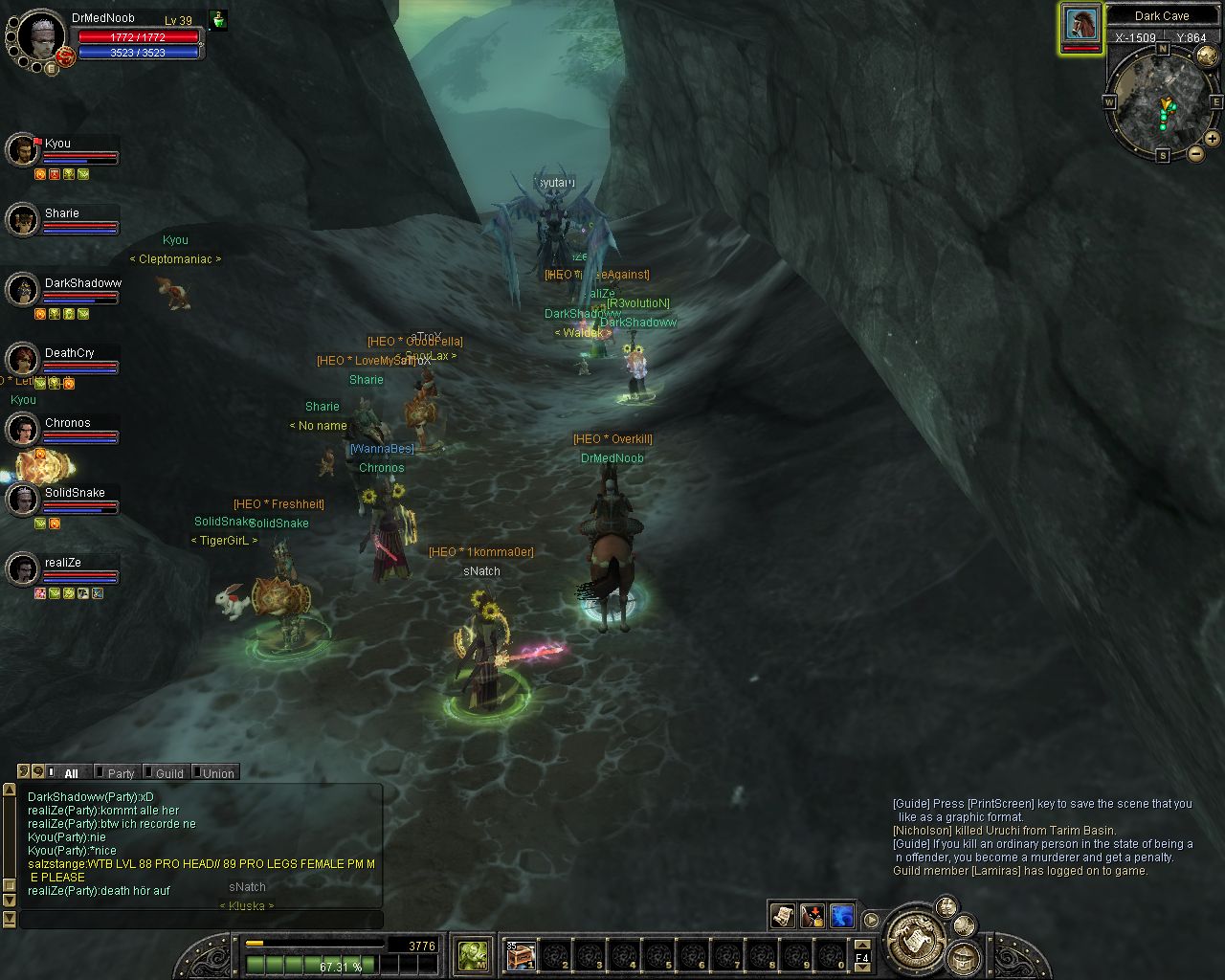1225x980 pixels.
Task: Zoom in the minimap with plus button
Action: (x=1212, y=139)
